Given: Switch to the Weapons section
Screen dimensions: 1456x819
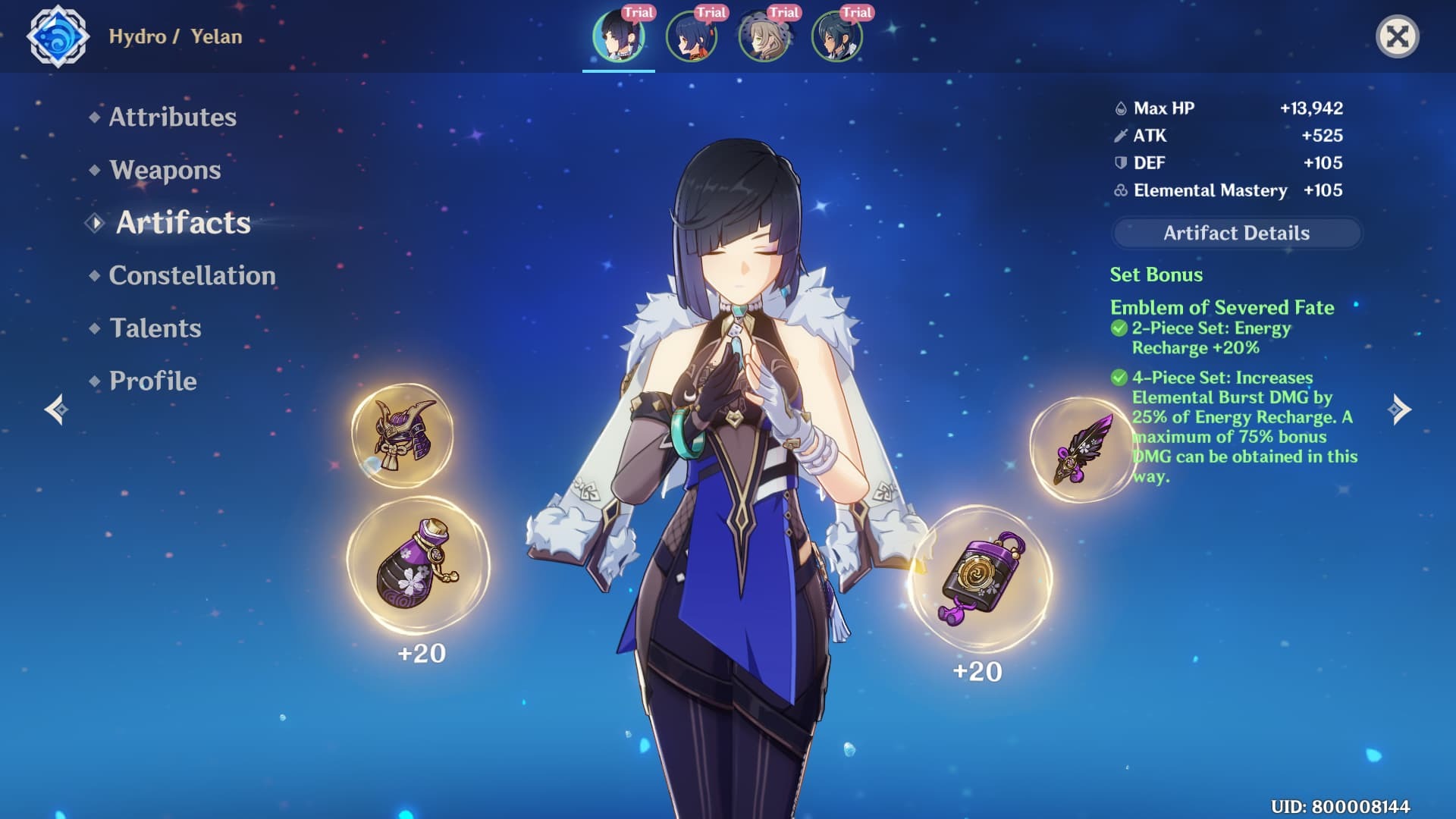Looking at the screenshot, I should click(x=165, y=170).
